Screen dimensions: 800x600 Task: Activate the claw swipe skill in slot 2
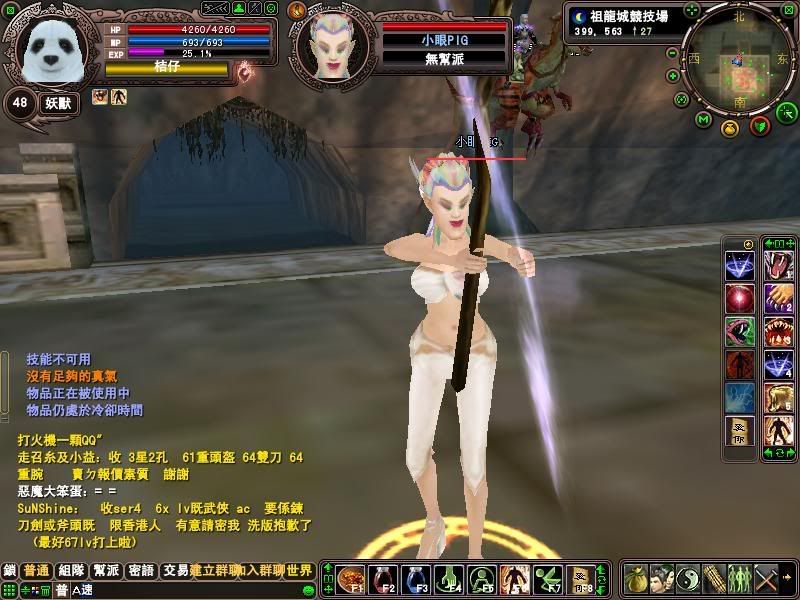[778, 299]
